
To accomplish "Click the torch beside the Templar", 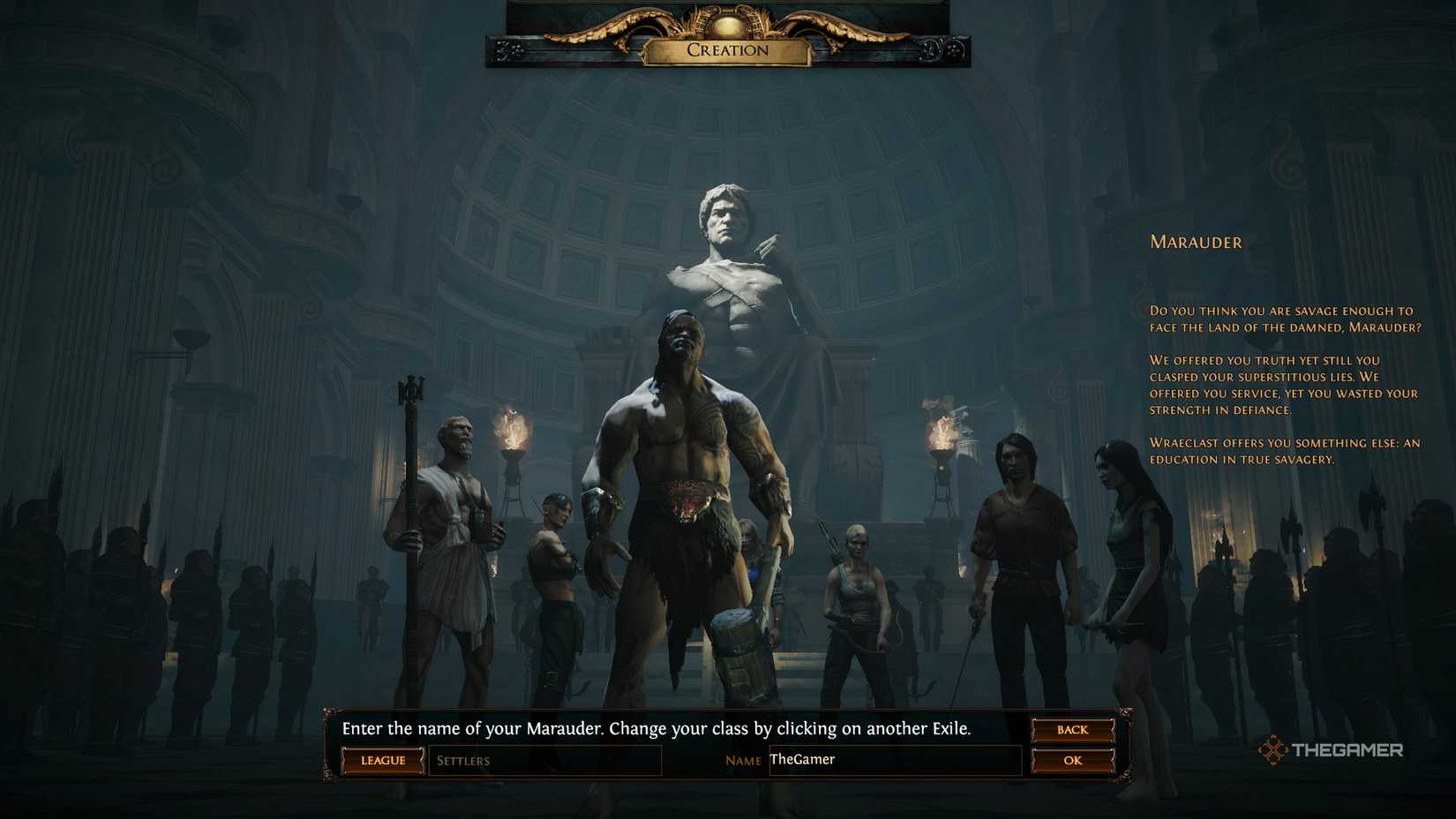I will pyautogui.click(x=514, y=432).
